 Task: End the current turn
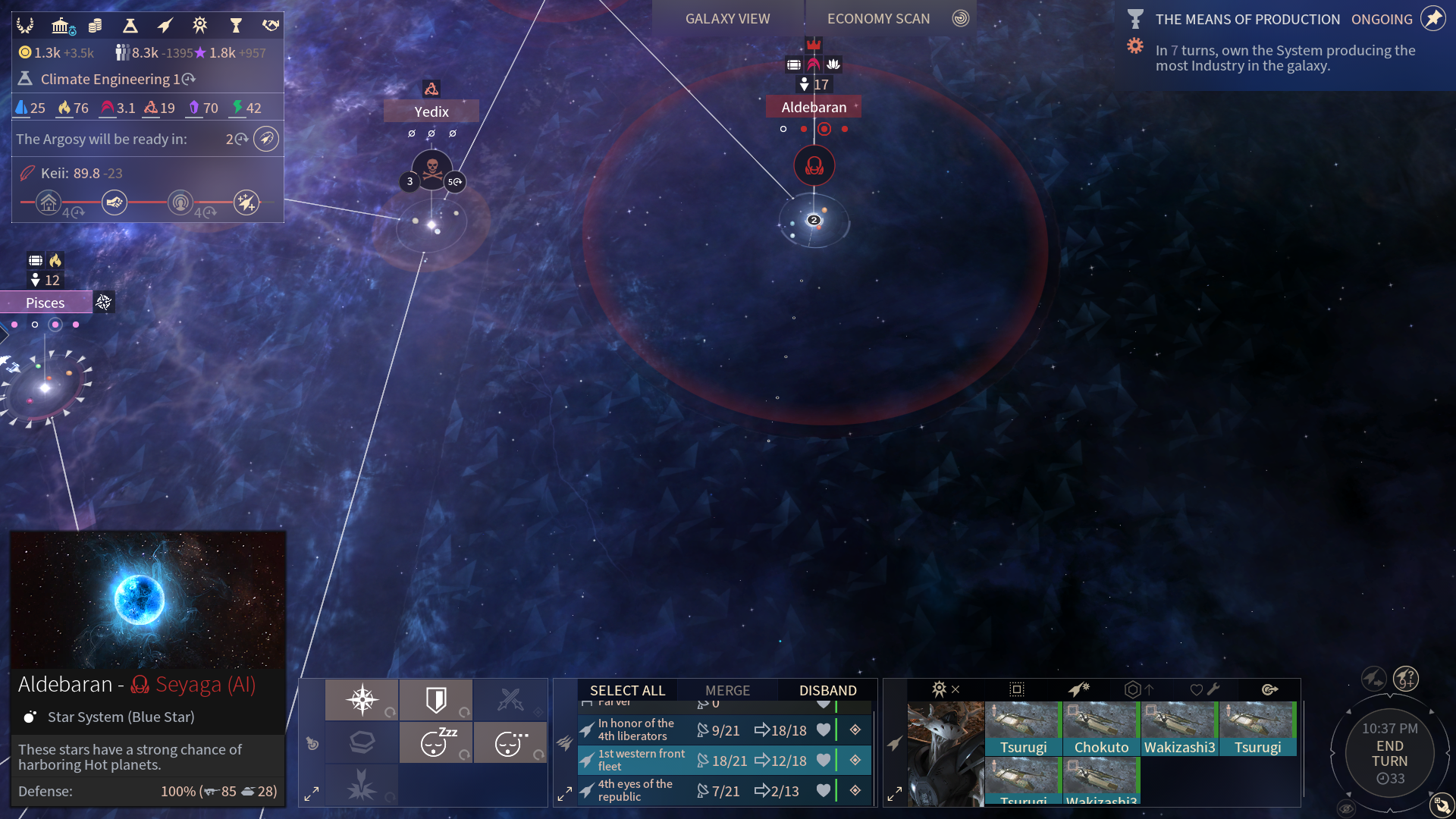pyautogui.click(x=1389, y=754)
